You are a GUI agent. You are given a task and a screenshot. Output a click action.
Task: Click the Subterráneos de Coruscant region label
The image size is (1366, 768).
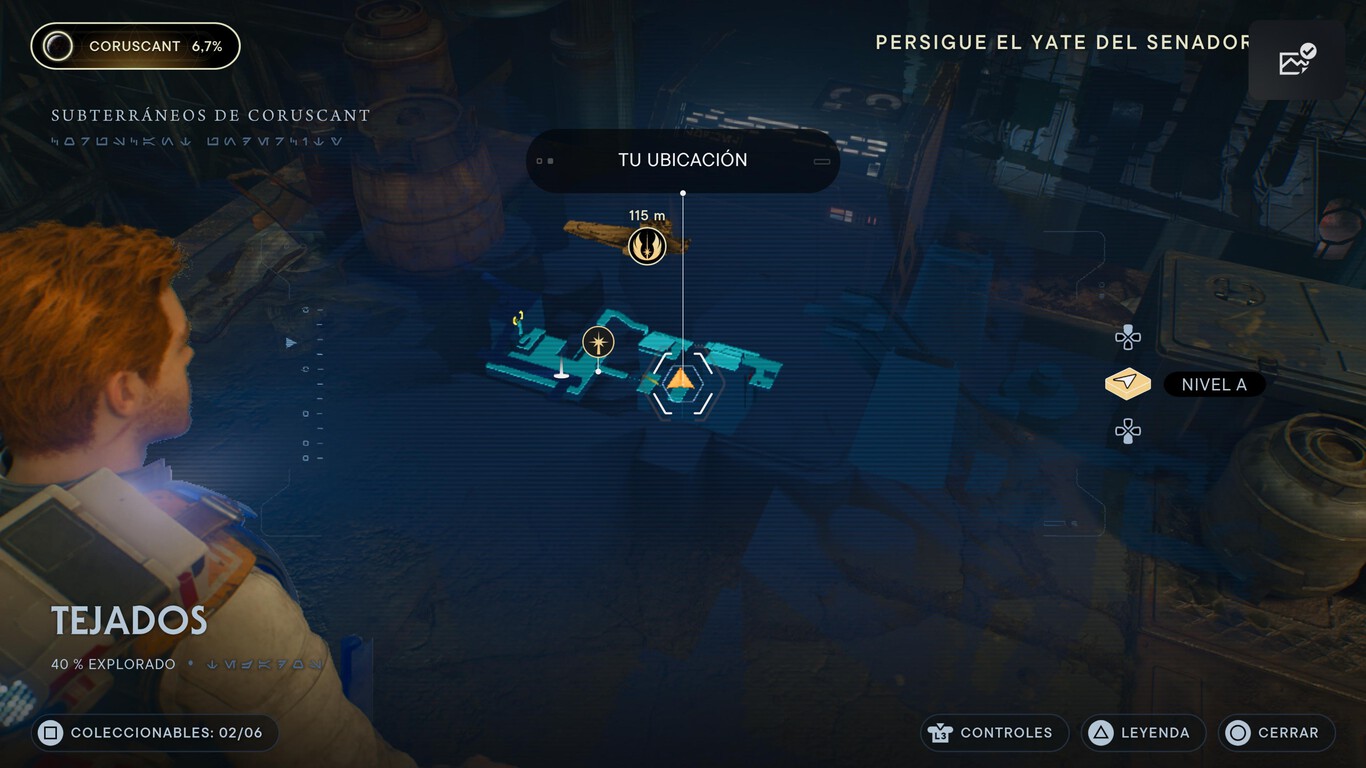click(210, 115)
